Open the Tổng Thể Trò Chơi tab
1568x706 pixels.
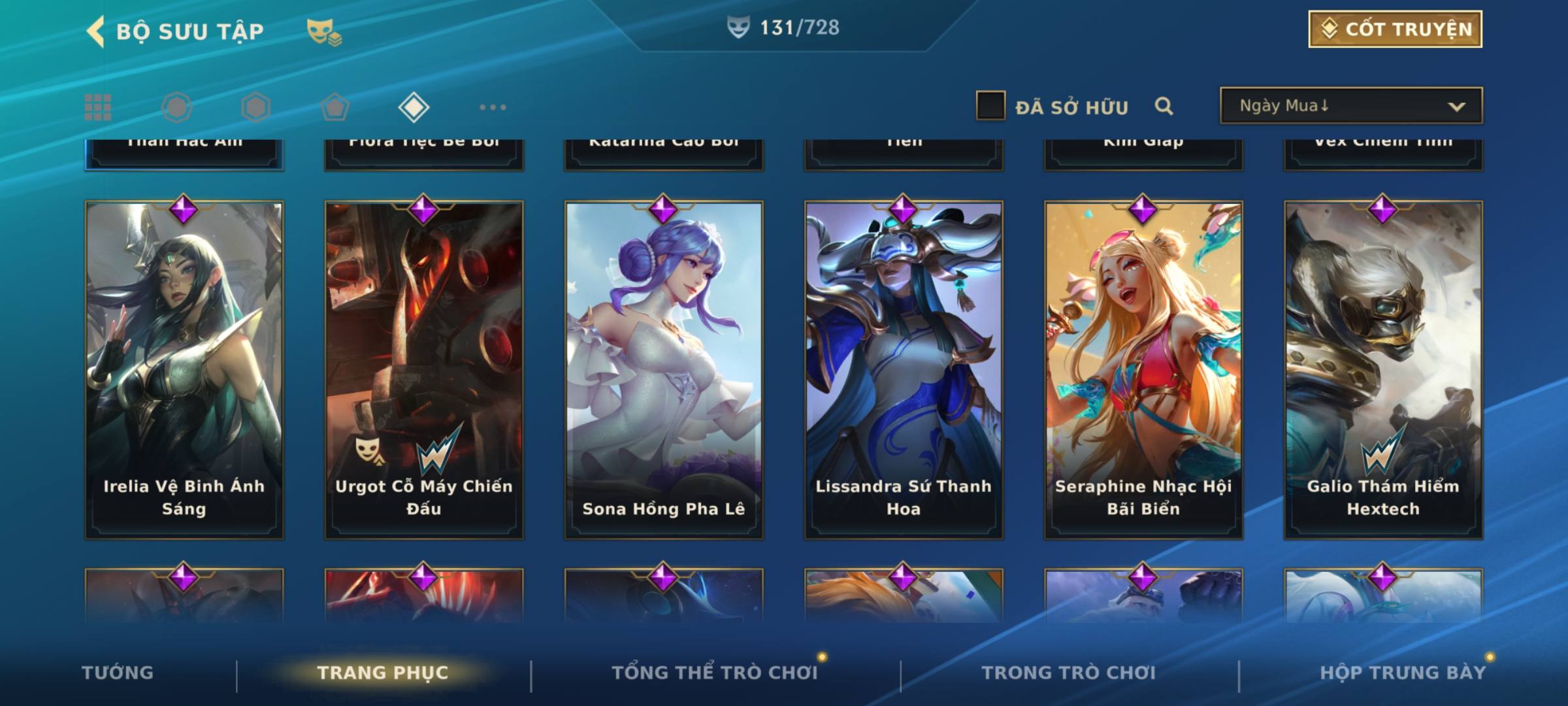click(715, 673)
